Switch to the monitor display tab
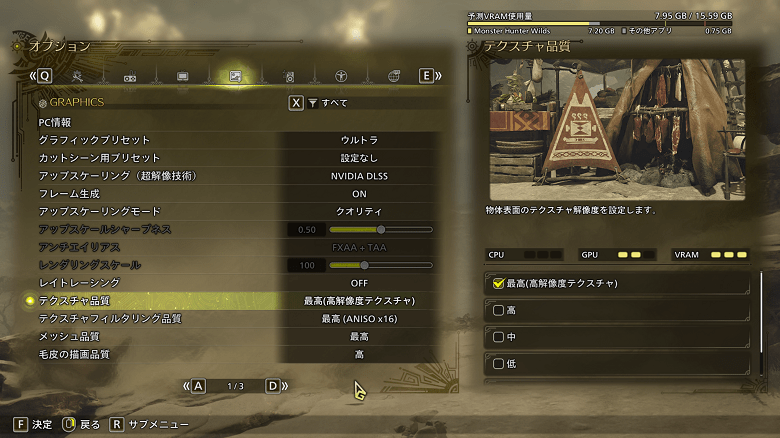 pos(182,76)
